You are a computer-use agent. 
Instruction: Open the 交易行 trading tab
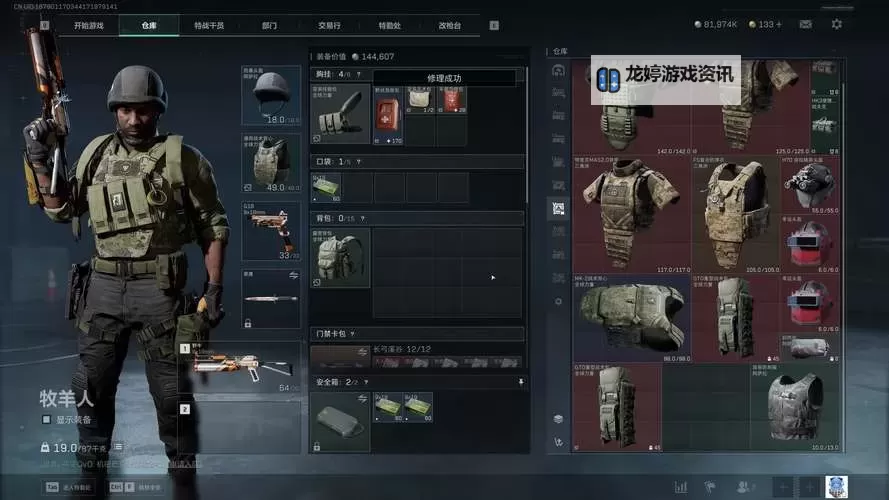[x=329, y=25]
